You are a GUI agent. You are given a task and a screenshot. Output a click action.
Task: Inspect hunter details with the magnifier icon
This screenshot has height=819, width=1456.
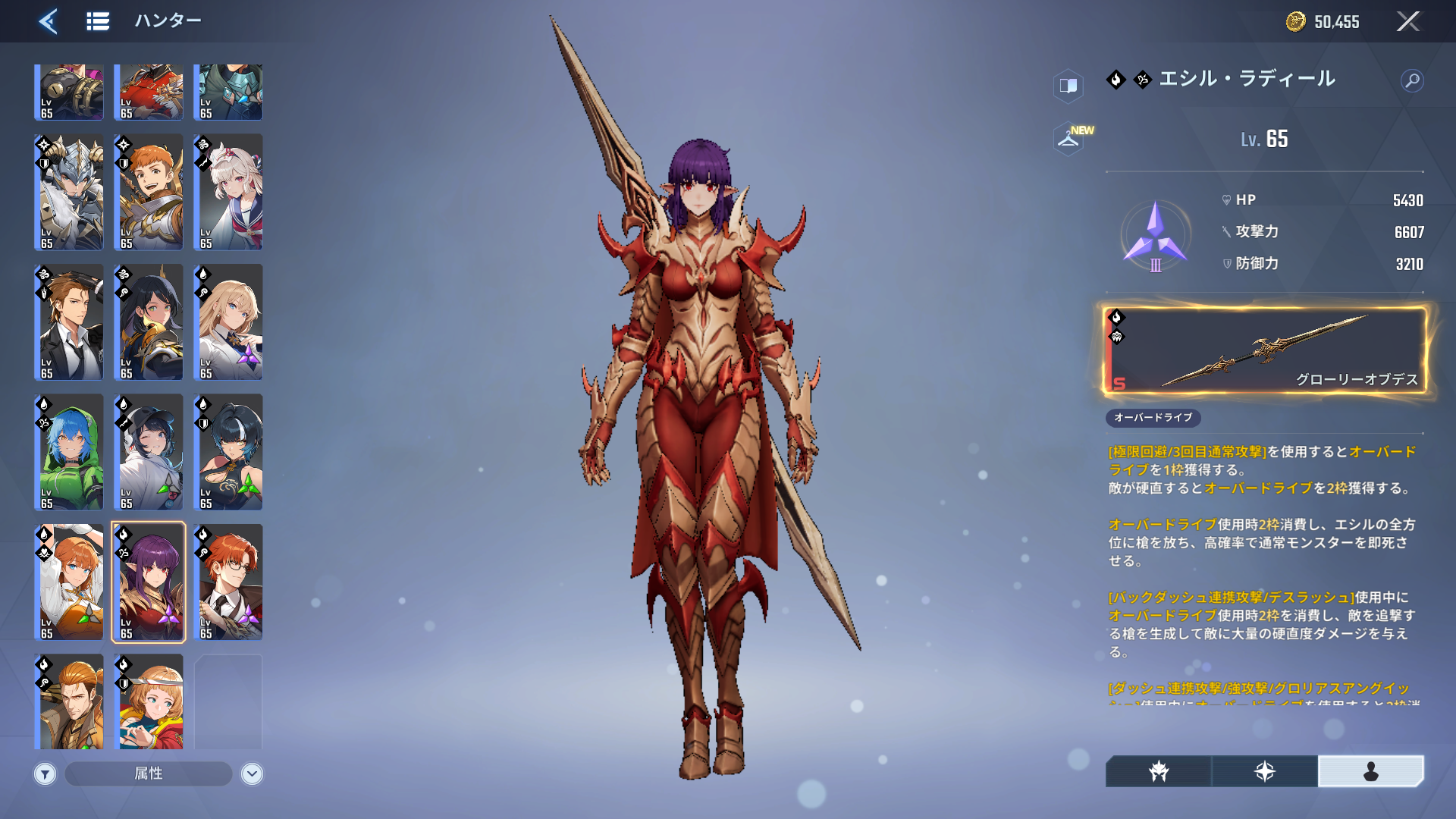click(1412, 80)
